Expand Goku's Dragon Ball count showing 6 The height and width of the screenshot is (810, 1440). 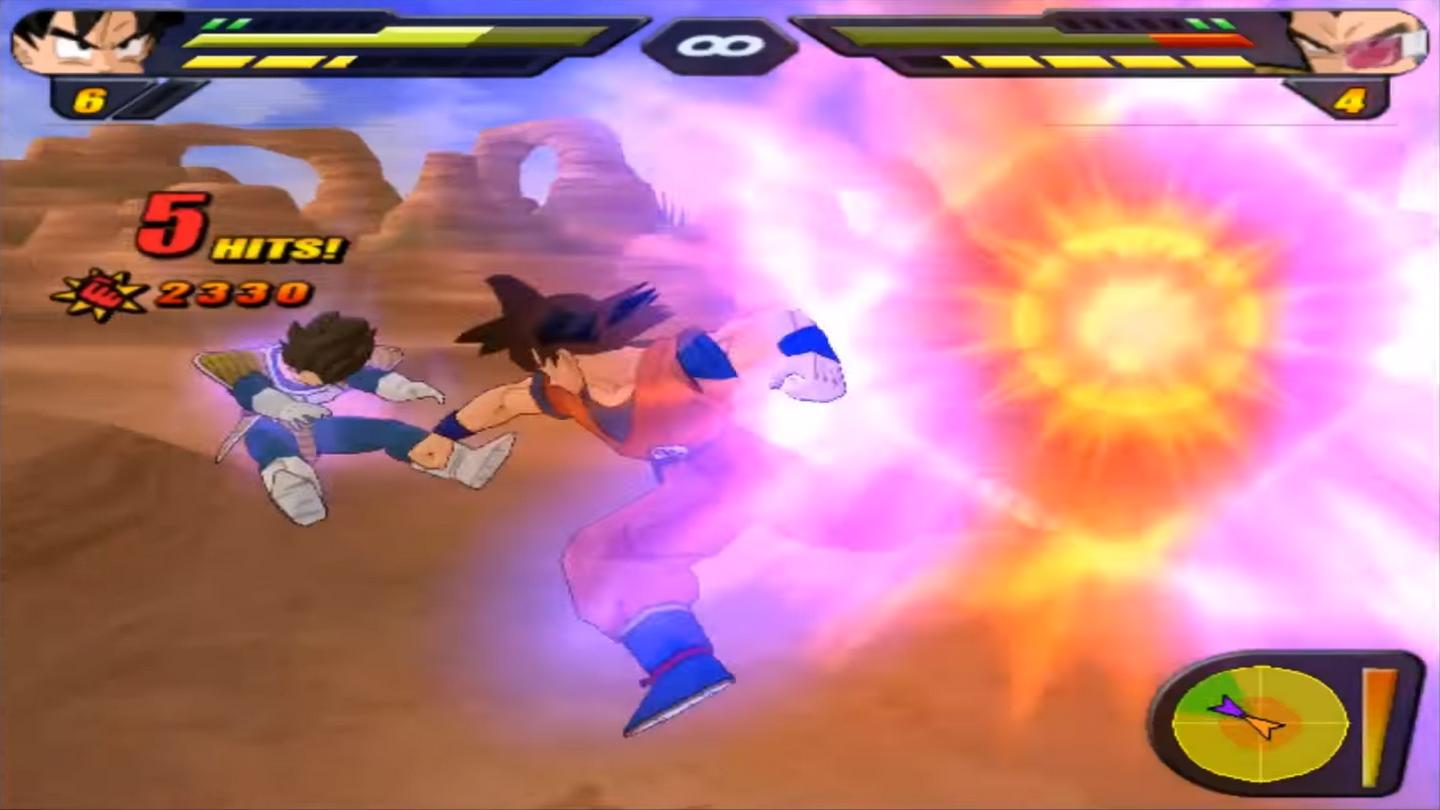pyautogui.click(x=87, y=98)
